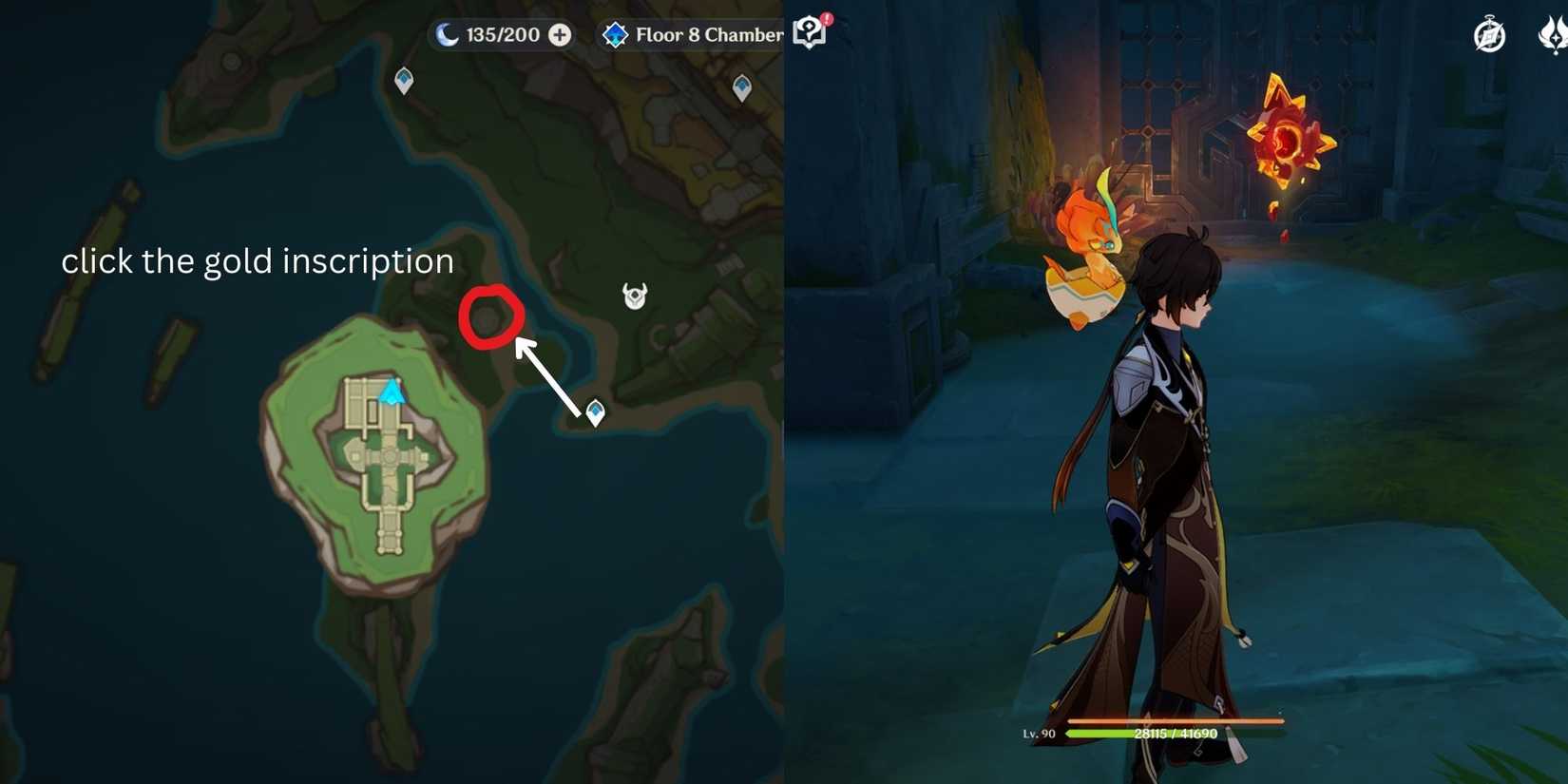This screenshot has width=1568, height=784.
Task: Click Zhongli's 28115/41690 health bar
Action: click(x=1175, y=733)
